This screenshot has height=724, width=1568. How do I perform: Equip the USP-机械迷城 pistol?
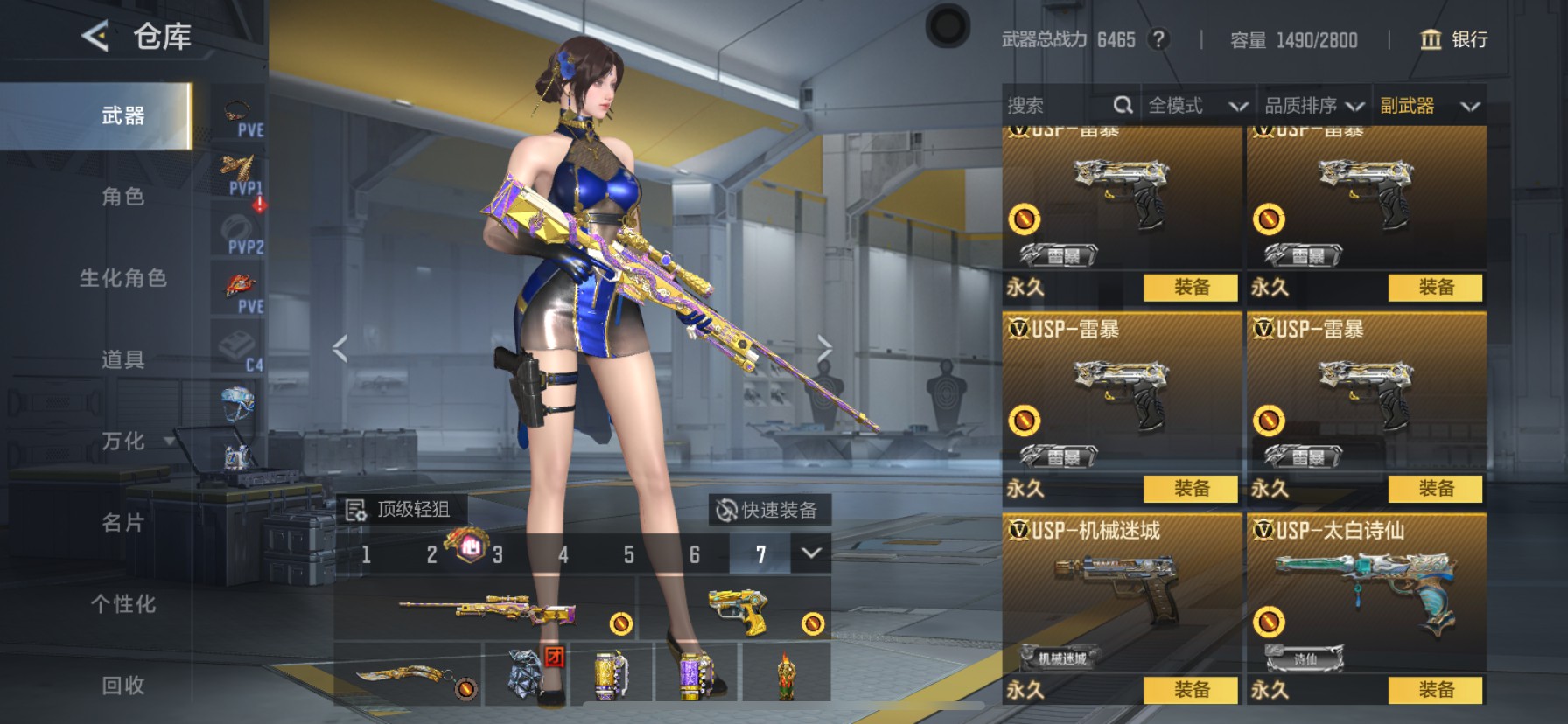pos(1191,690)
